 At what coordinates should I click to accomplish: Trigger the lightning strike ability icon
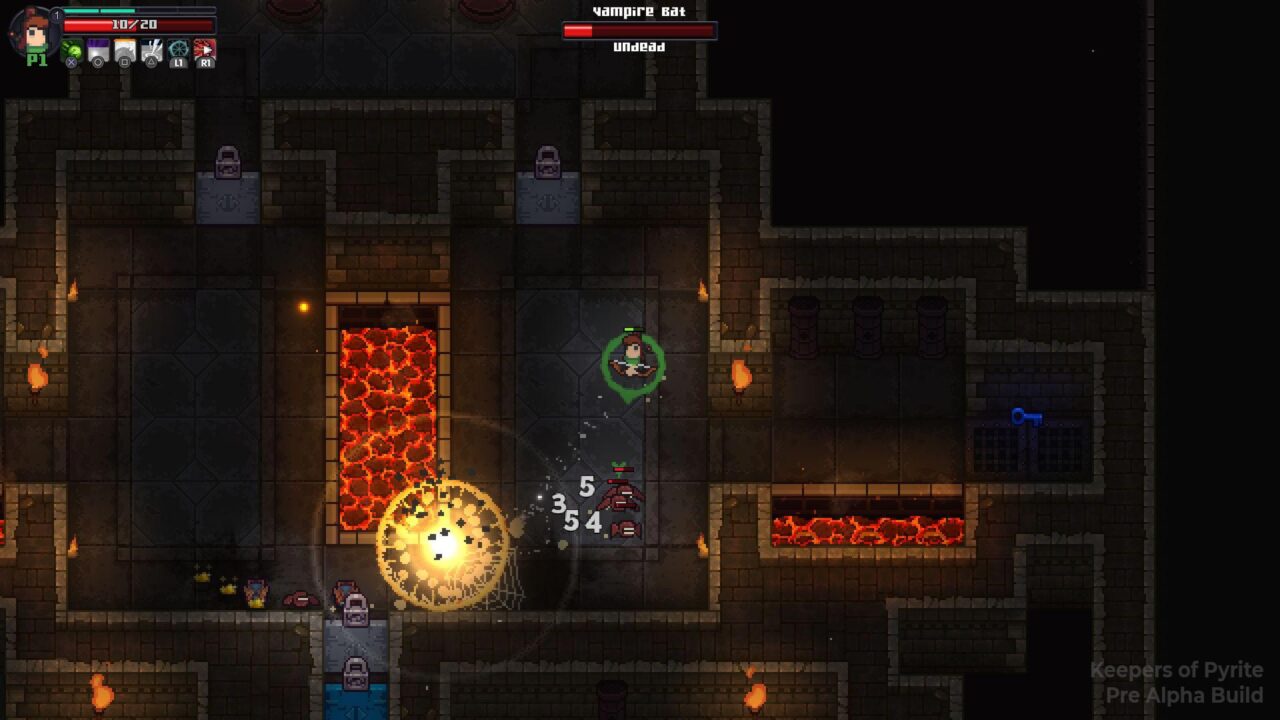152,50
